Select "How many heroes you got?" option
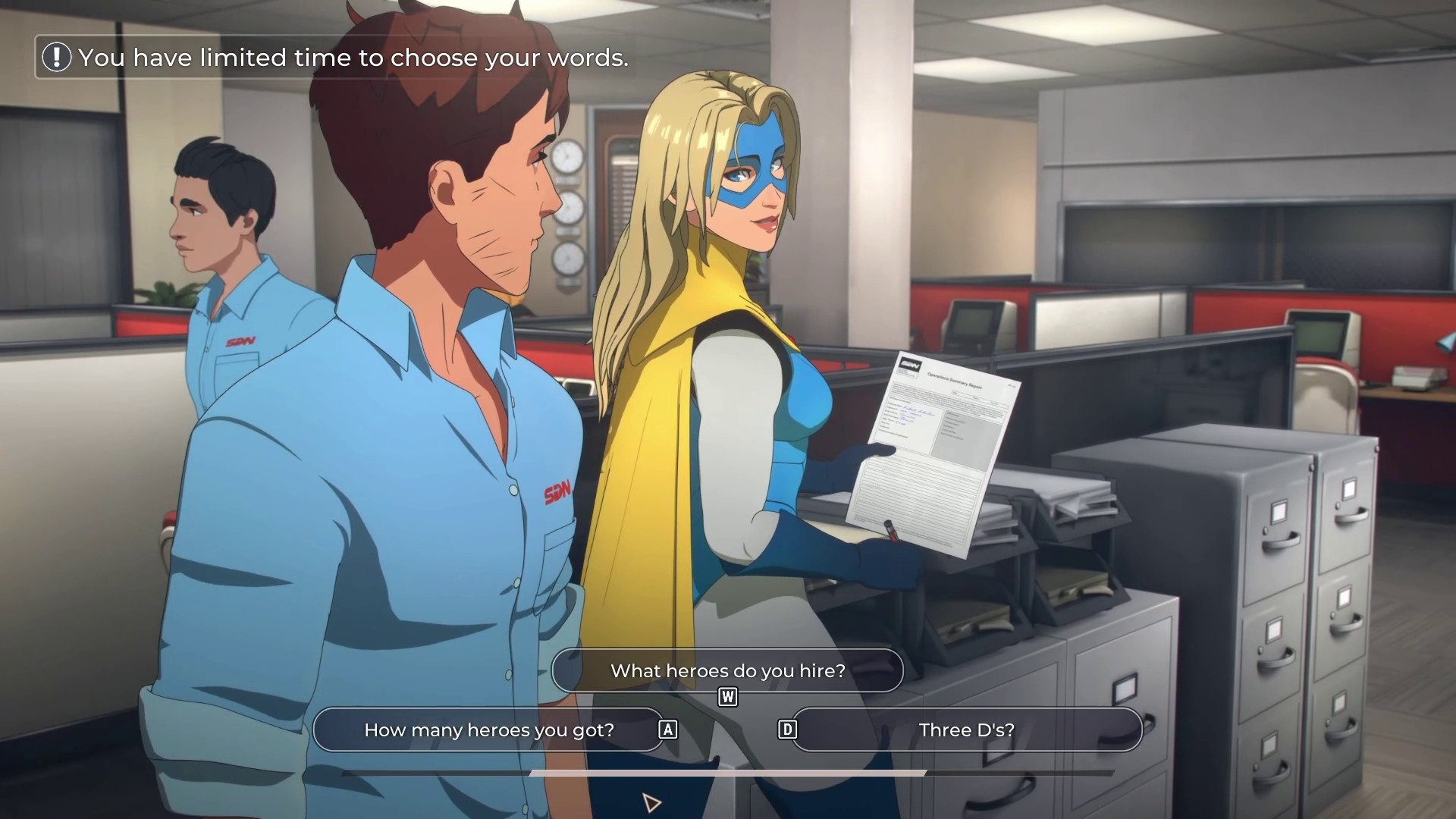The height and width of the screenshot is (819, 1456). 489,730
